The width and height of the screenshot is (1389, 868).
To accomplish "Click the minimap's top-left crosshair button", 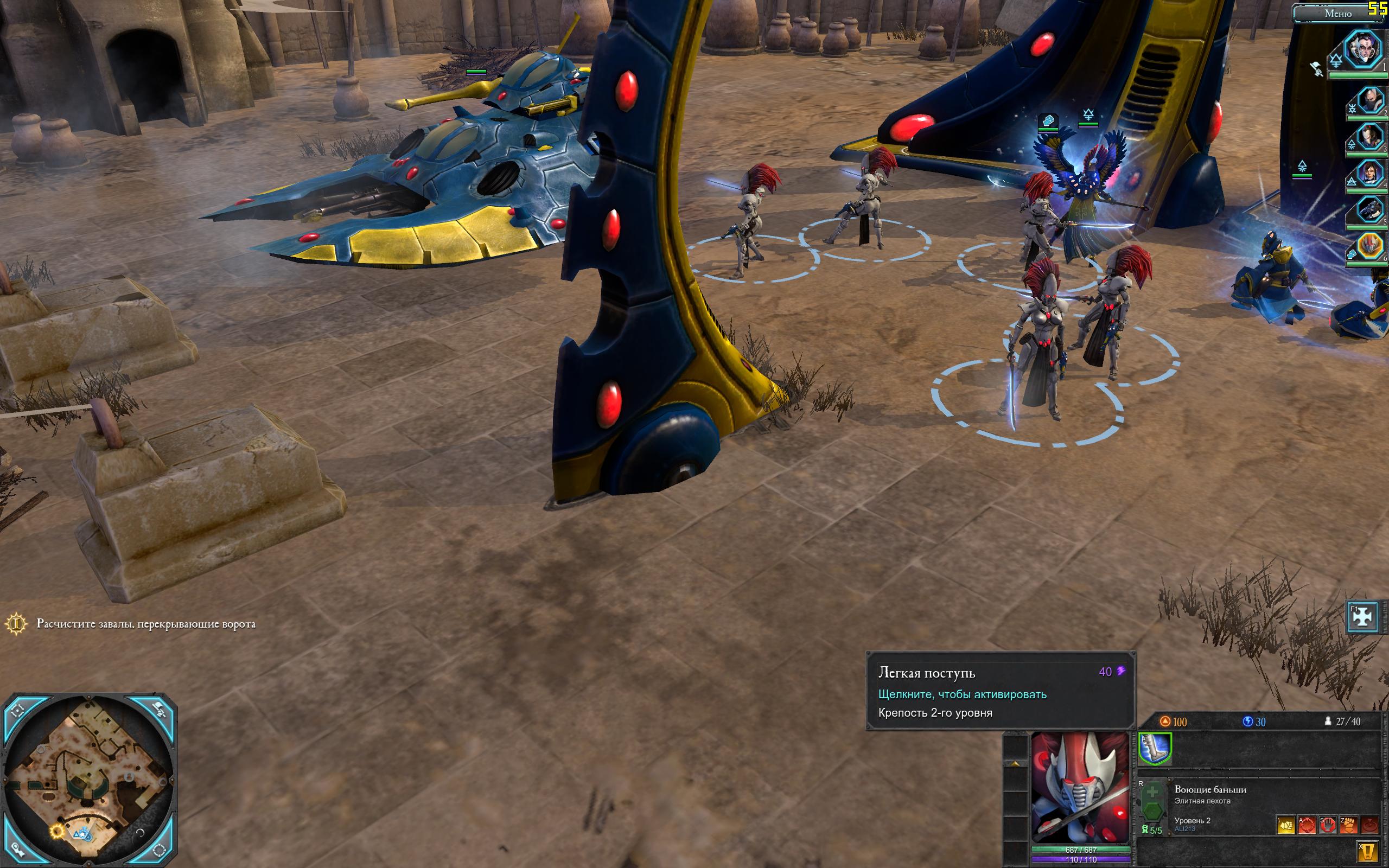I will click(18, 710).
